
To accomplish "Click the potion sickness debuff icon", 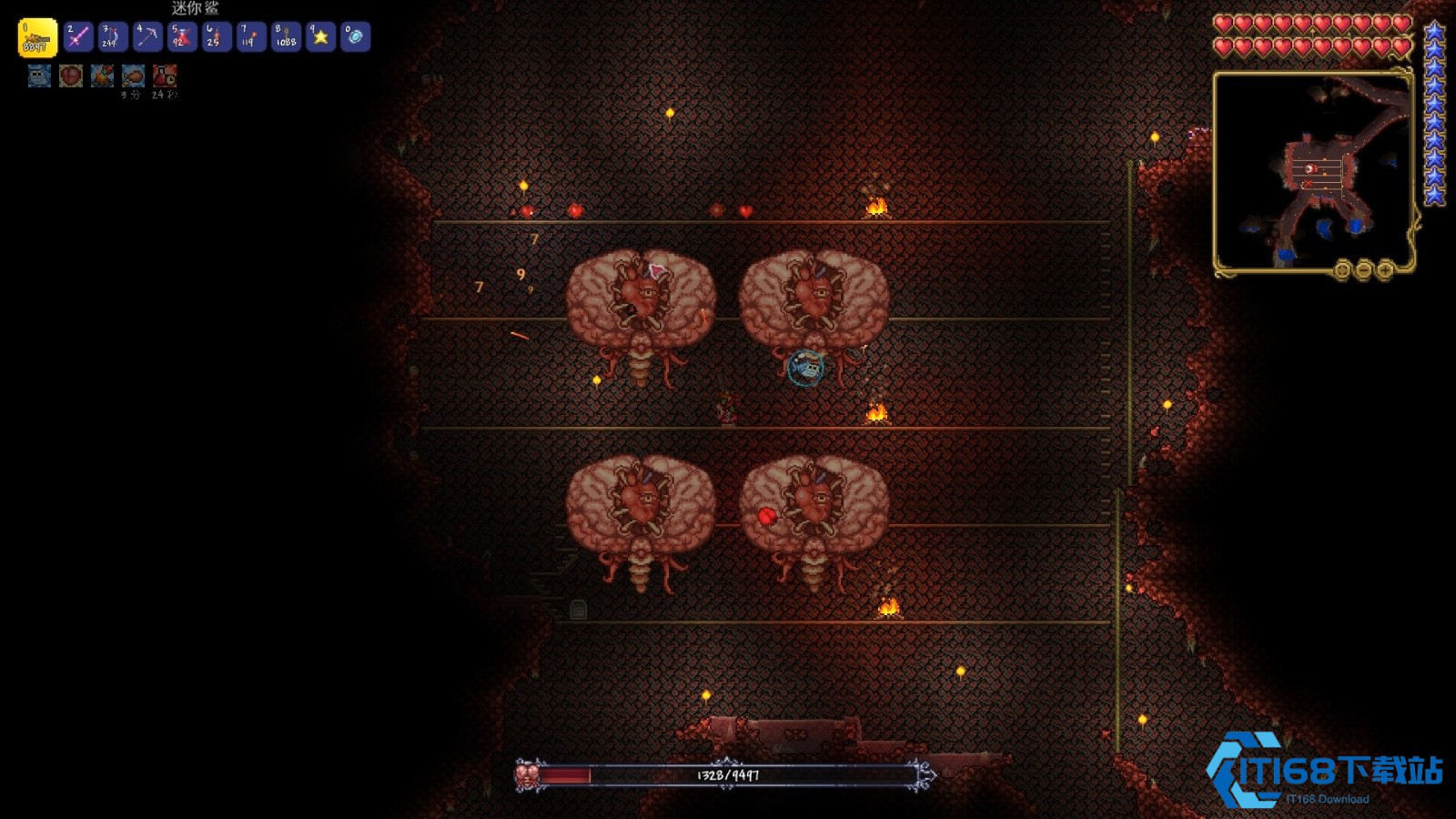I will point(165,76).
